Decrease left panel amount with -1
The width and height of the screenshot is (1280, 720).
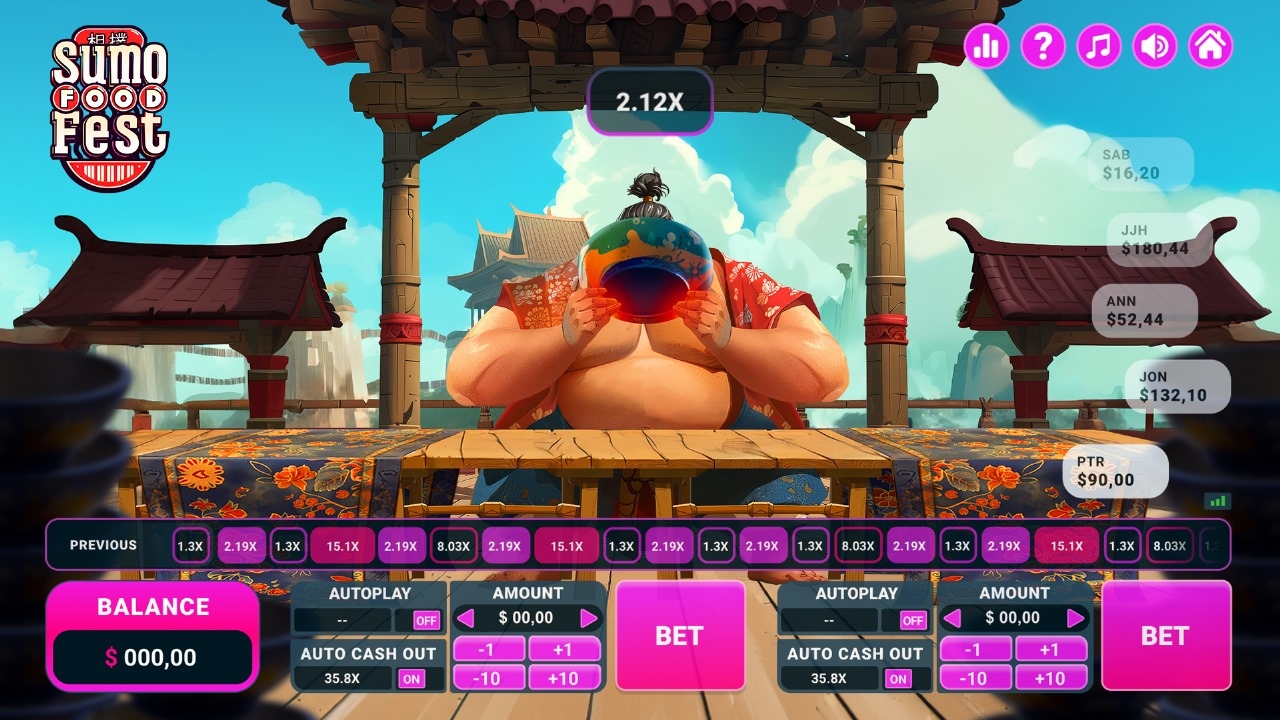[x=488, y=649]
